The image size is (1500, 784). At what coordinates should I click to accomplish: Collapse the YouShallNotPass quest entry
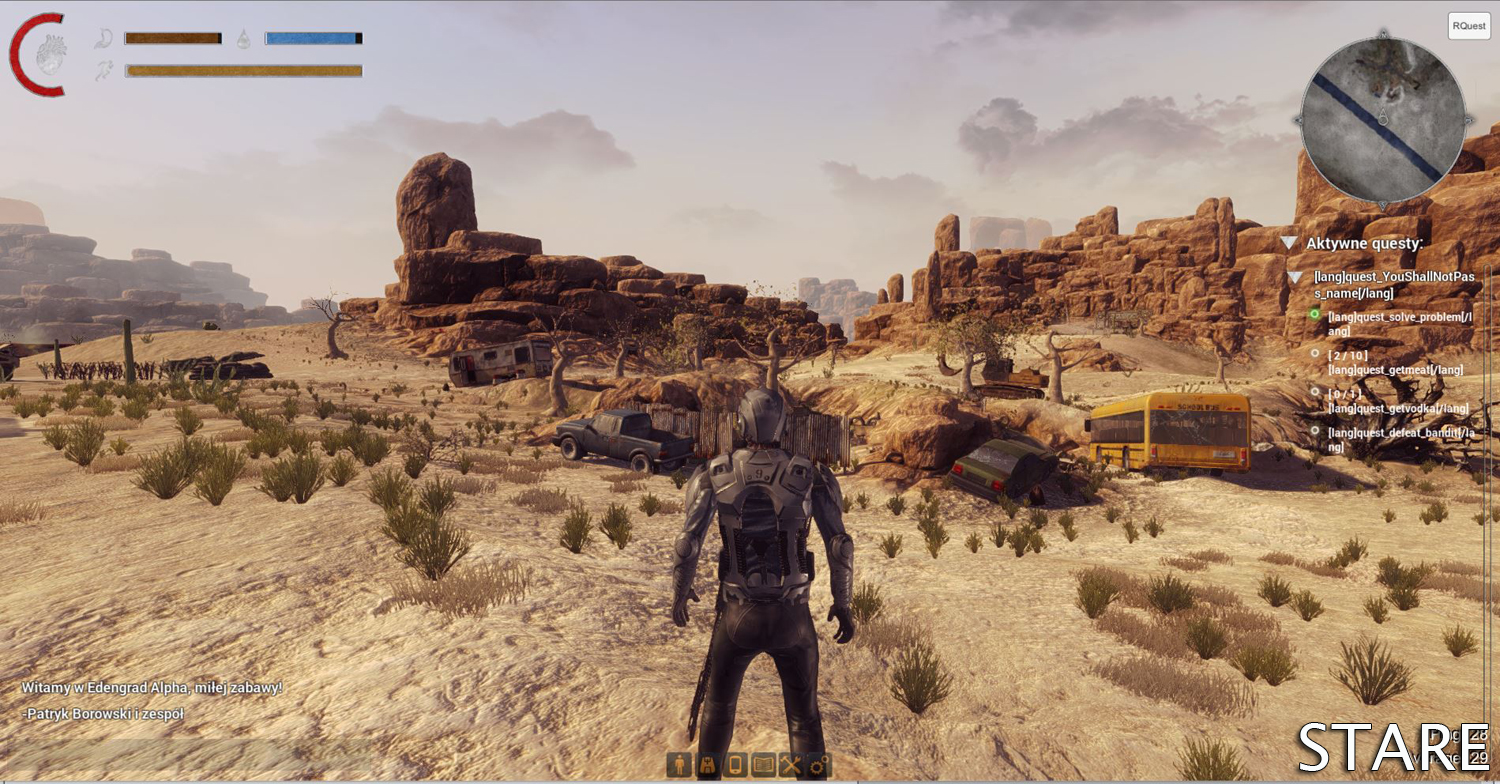pyautogui.click(x=1295, y=277)
